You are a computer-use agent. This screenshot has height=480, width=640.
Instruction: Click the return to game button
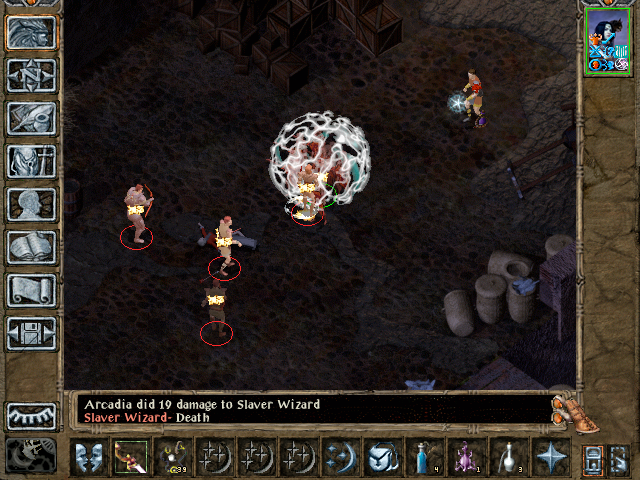click(x=31, y=32)
